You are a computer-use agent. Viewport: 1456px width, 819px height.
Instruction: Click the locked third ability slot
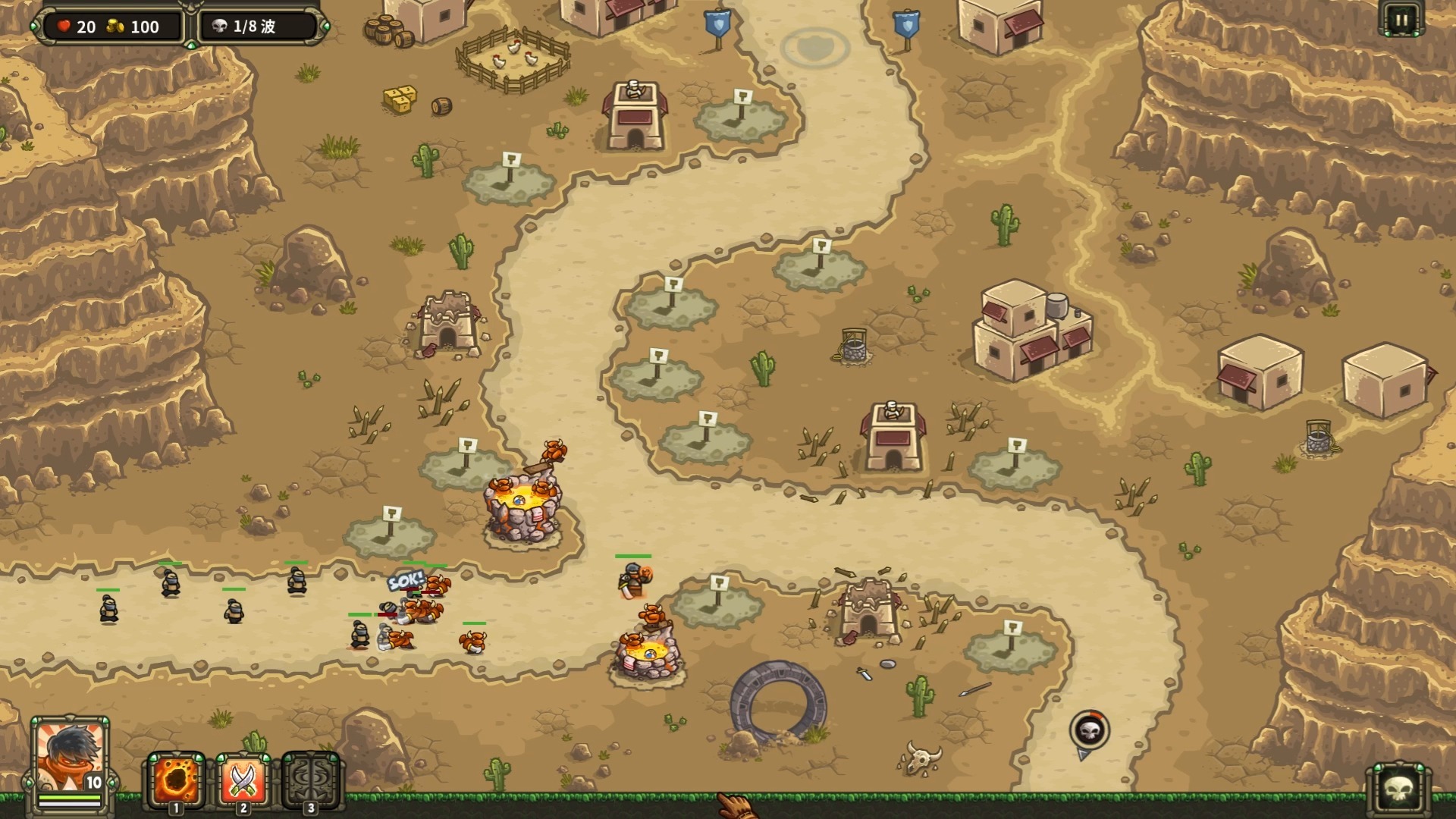point(310,780)
